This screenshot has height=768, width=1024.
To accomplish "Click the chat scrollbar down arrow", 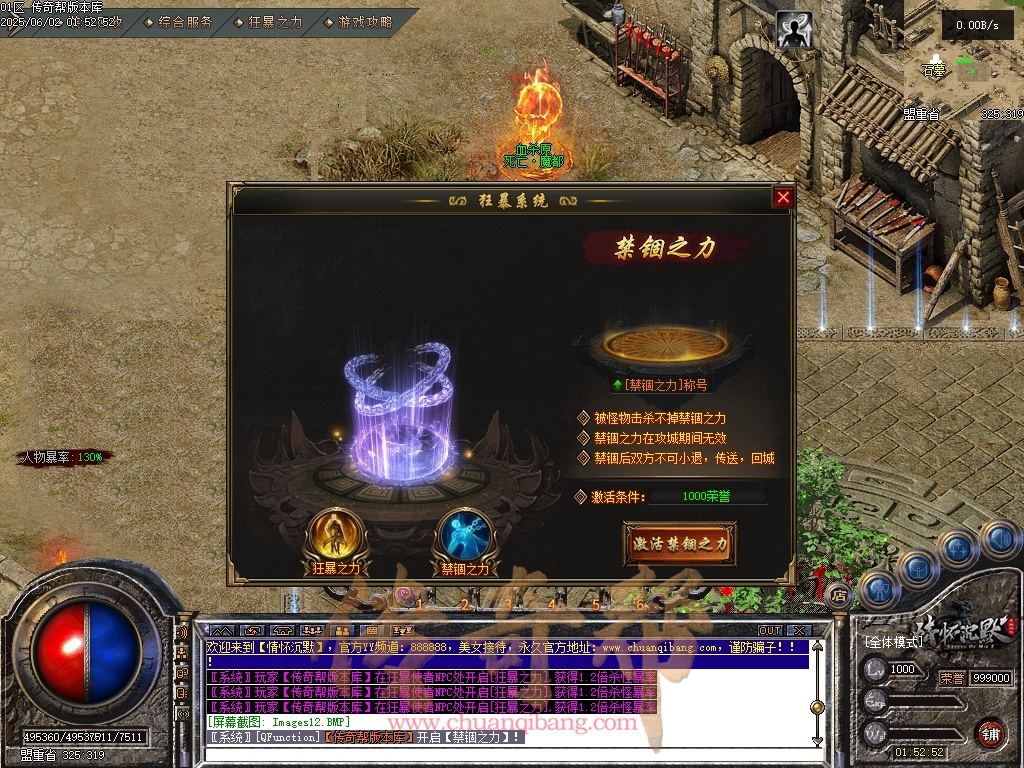I will click(818, 740).
